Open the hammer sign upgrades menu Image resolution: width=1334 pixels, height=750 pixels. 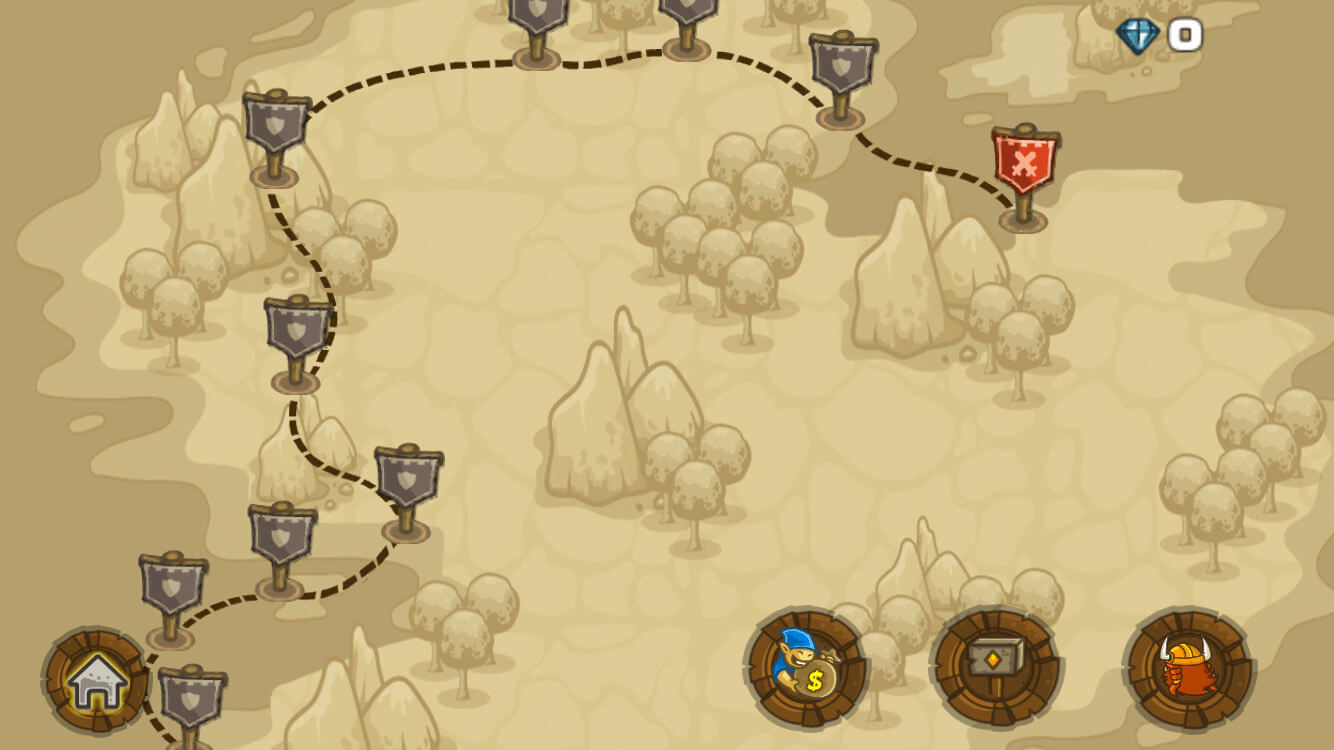(x=995, y=668)
